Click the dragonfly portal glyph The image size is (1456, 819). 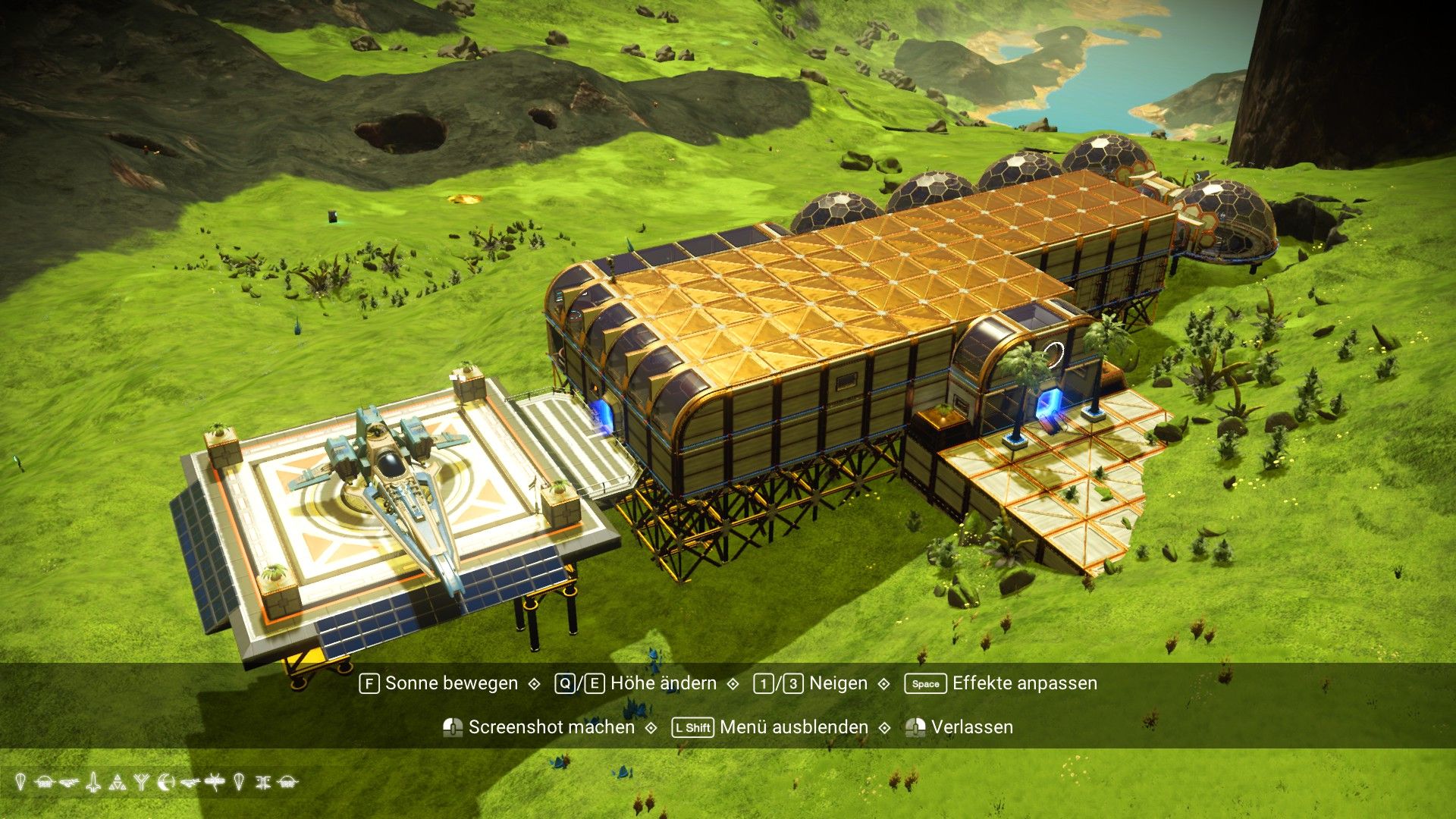click(215, 781)
